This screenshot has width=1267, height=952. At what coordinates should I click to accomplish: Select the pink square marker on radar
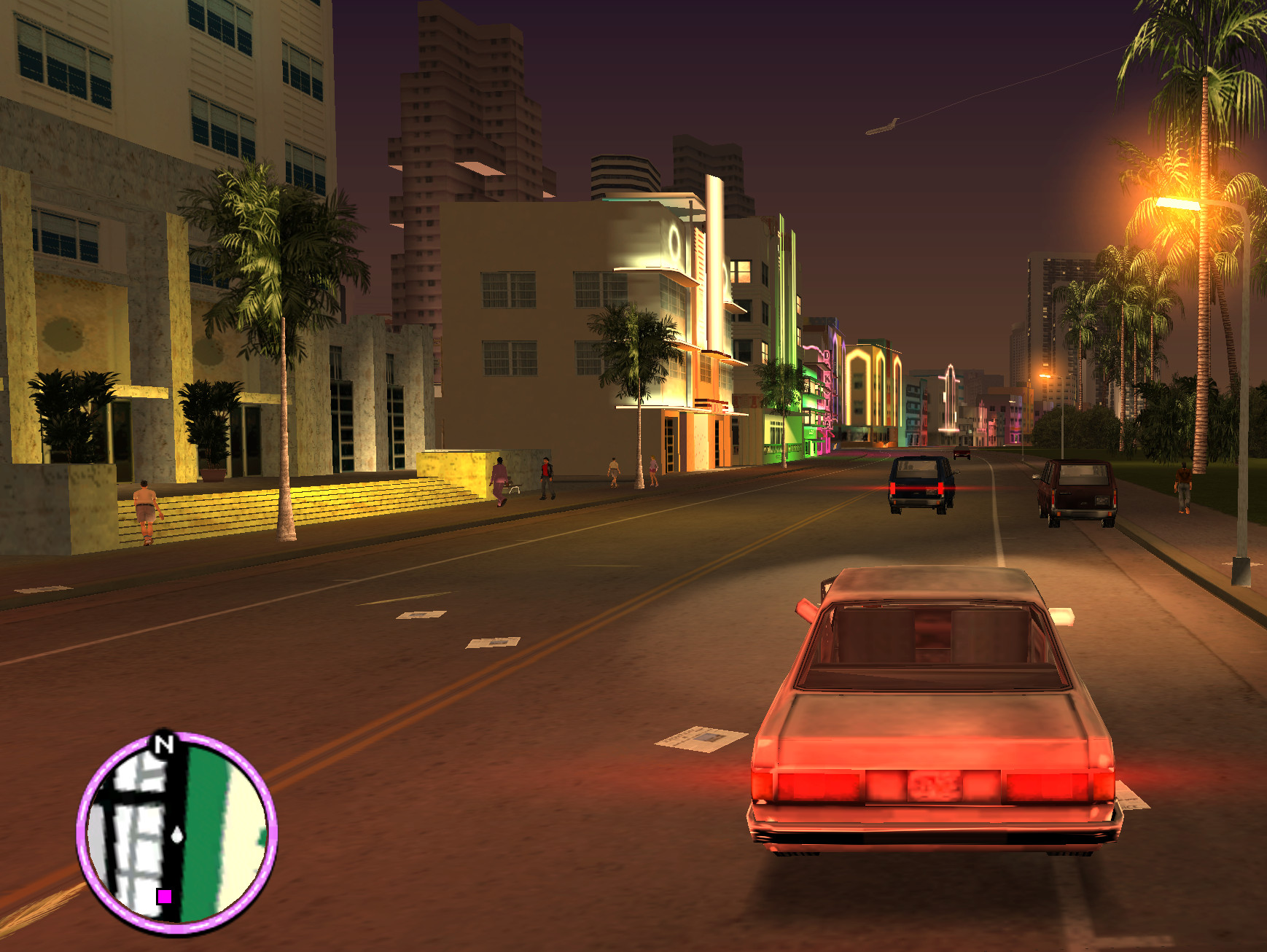click(x=165, y=897)
